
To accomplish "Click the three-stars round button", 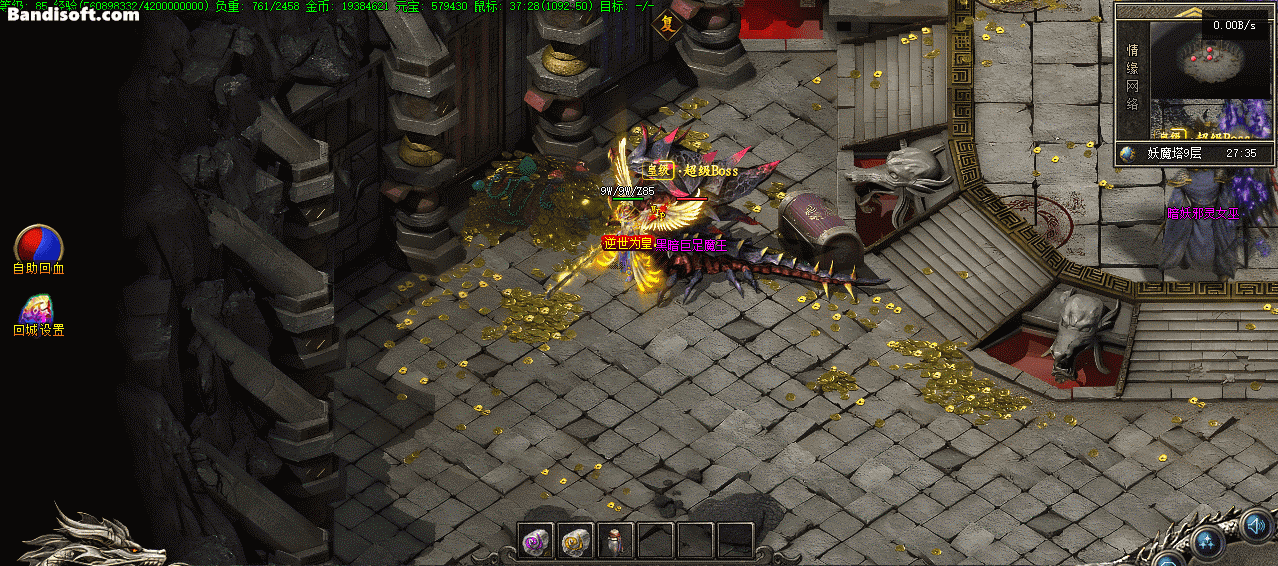I will click(x=1208, y=543).
